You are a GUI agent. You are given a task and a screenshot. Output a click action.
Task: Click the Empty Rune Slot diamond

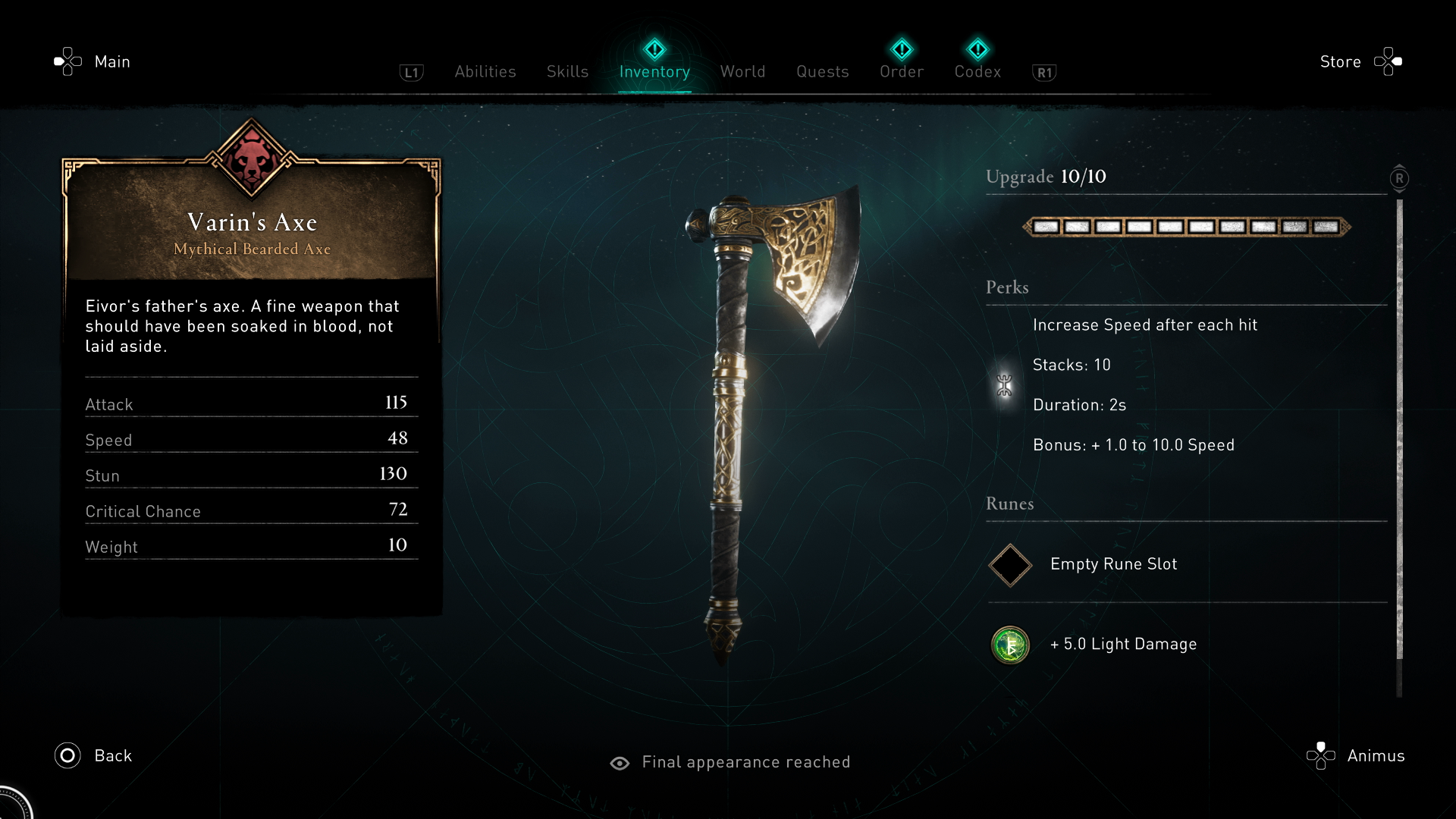[x=1009, y=565]
